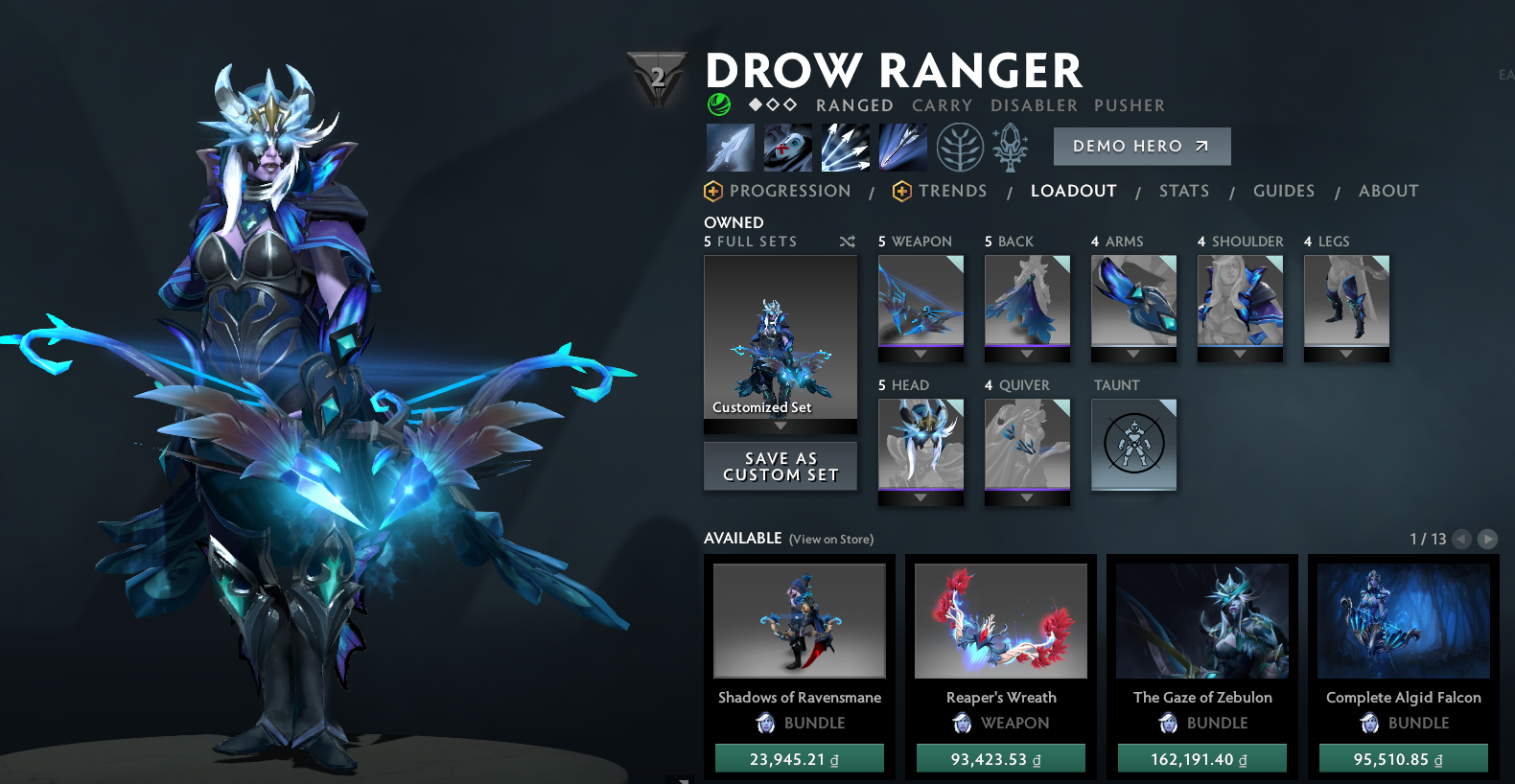Select the crossed-out Taunt slot icon

click(1133, 445)
